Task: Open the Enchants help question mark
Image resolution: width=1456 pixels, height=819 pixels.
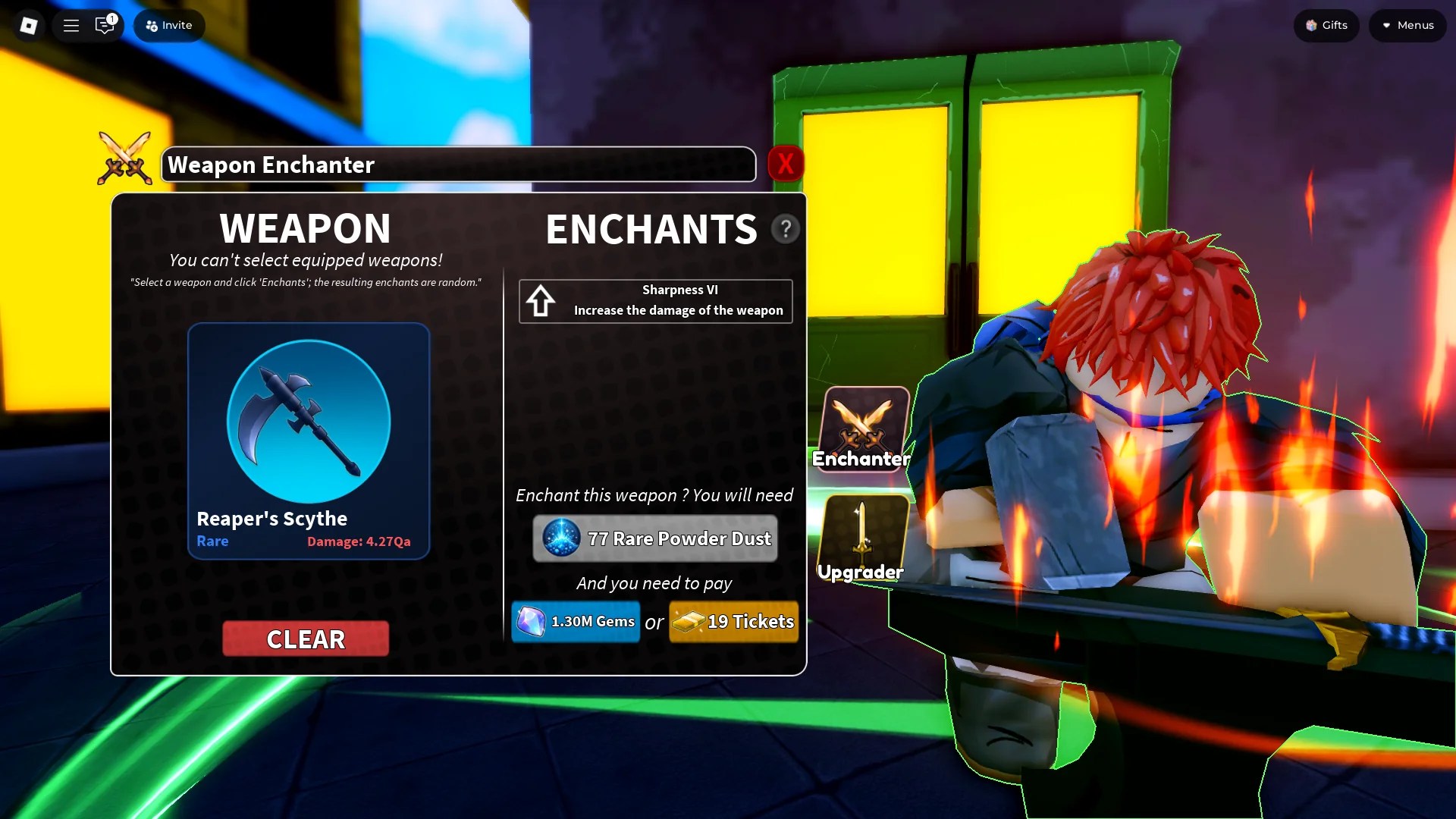Action: click(x=786, y=228)
